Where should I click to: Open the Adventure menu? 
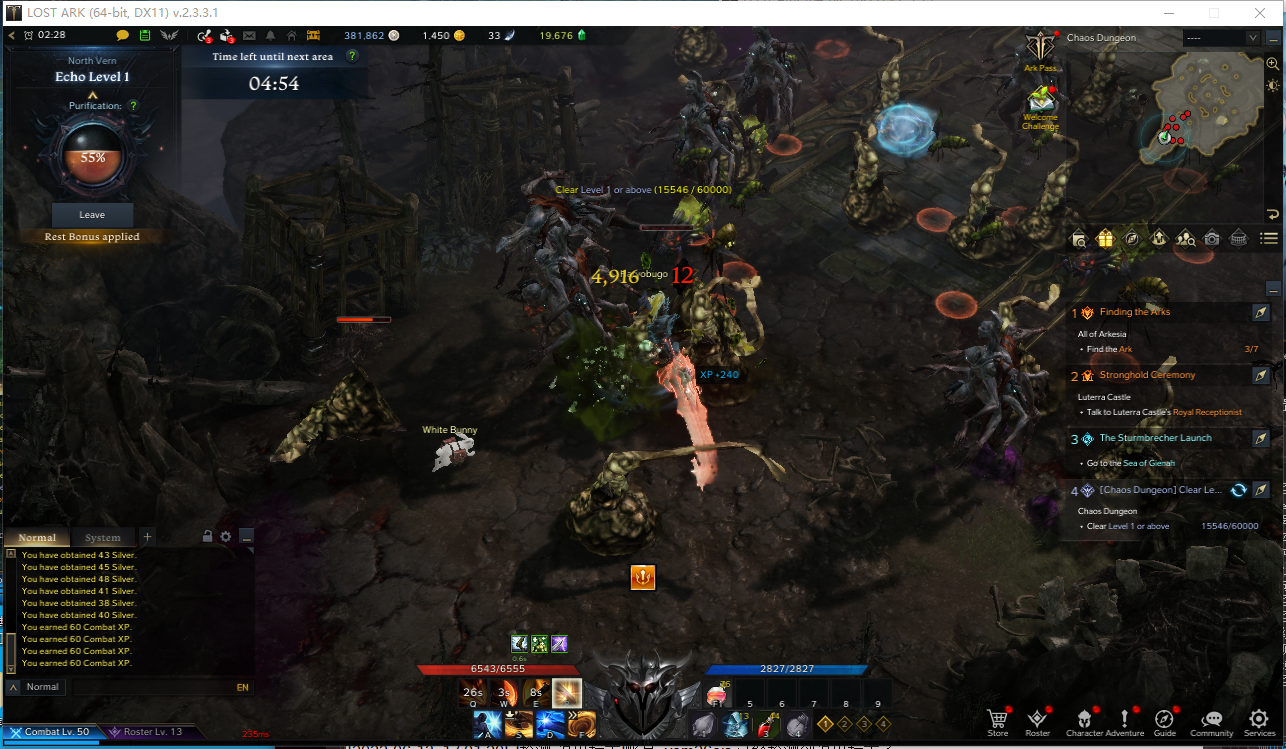pos(1125,720)
